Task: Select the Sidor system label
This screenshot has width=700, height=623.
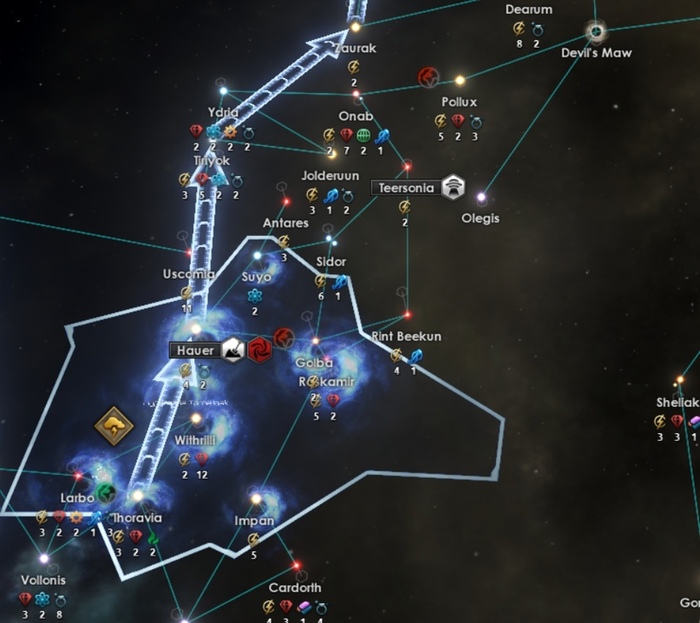Action: (x=331, y=262)
